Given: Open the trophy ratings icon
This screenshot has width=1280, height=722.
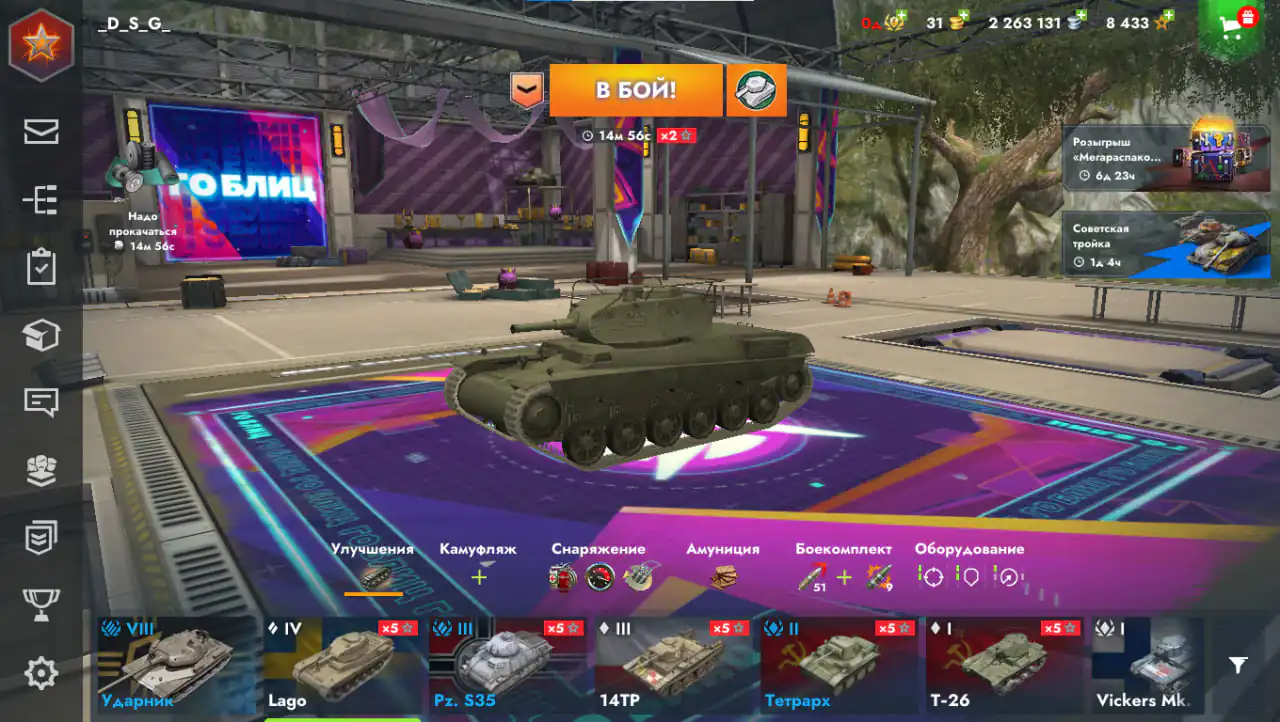Looking at the screenshot, I should tap(41, 601).
